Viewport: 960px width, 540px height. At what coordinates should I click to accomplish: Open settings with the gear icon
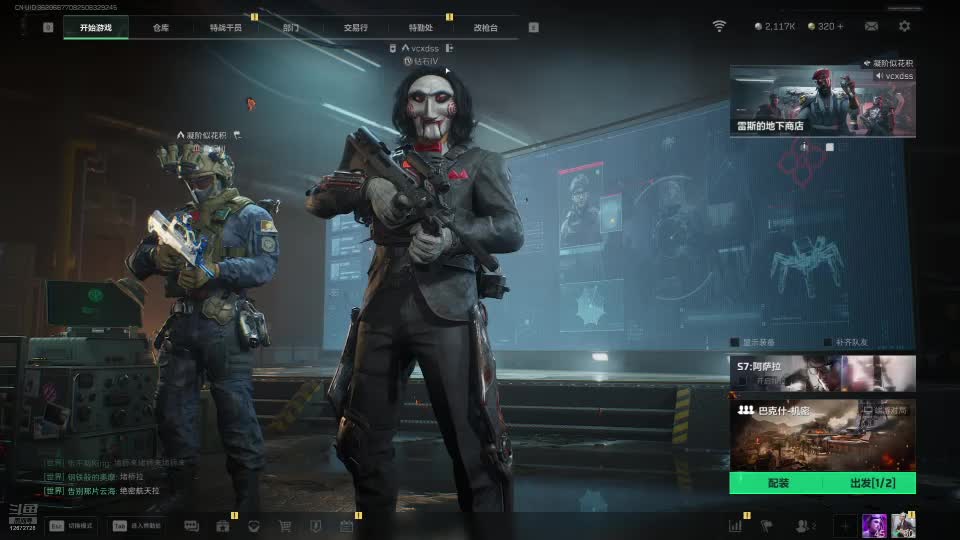[904, 26]
